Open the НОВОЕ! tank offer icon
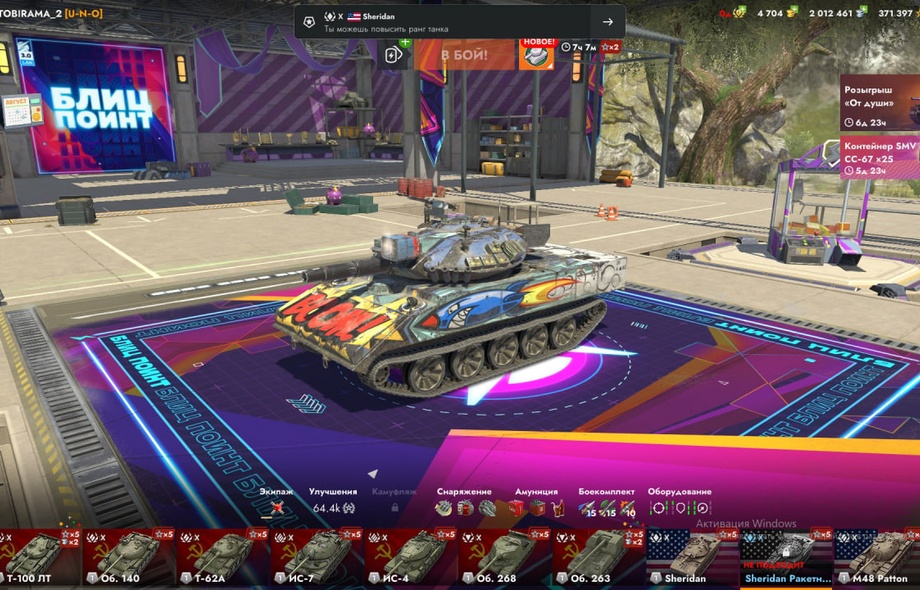 point(536,54)
